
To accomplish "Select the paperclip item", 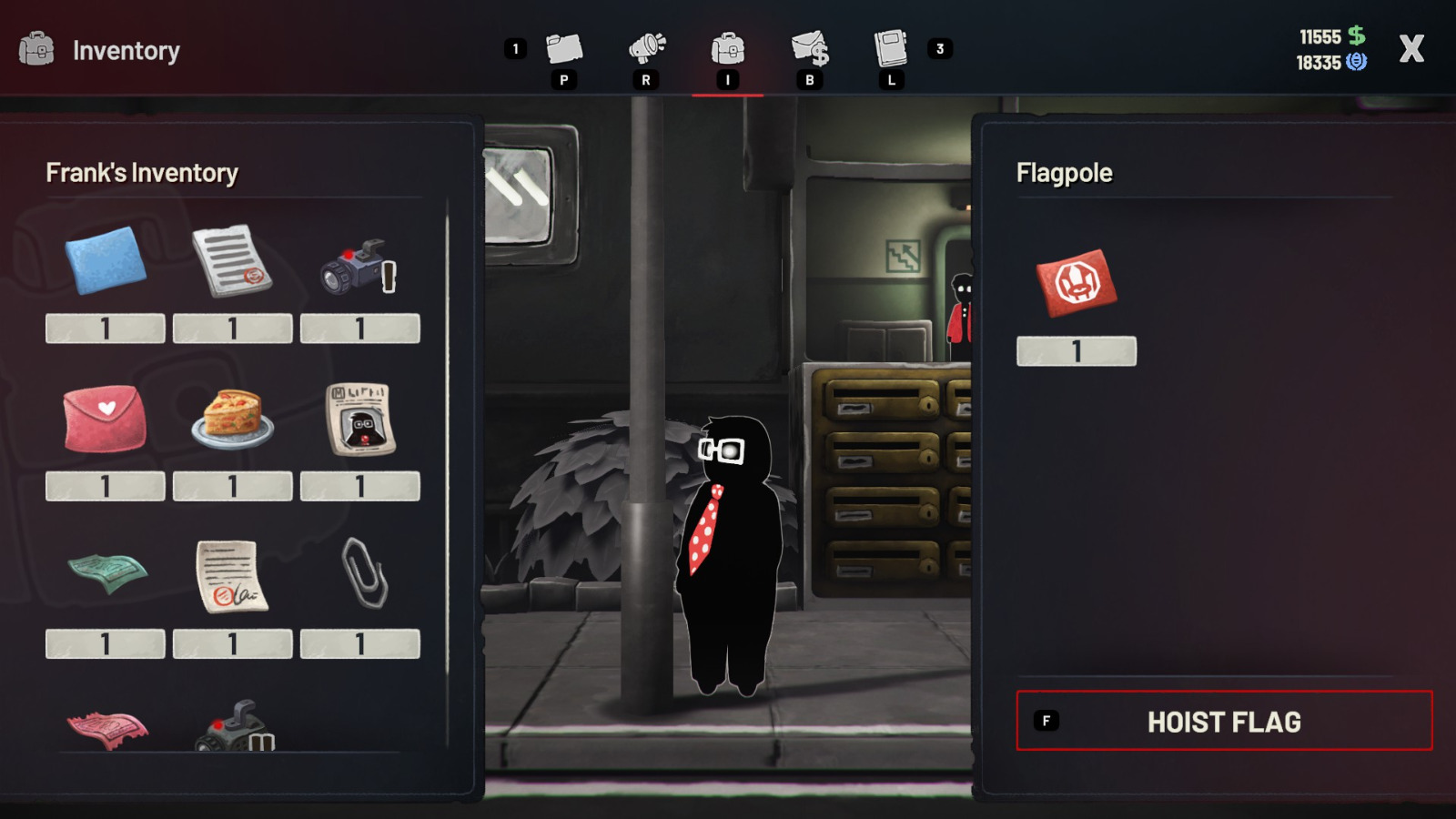I will tap(364, 572).
